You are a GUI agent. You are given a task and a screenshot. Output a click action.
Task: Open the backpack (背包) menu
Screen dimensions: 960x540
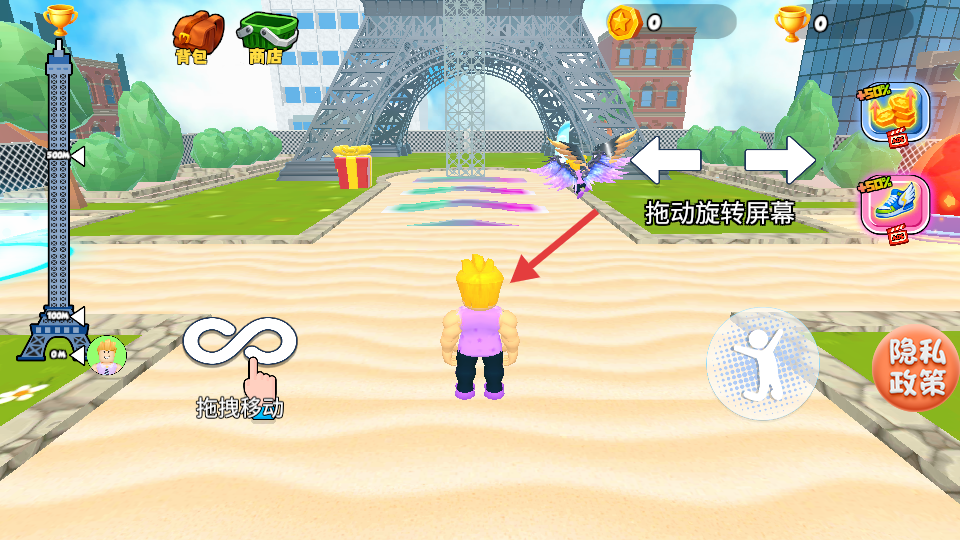click(197, 34)
